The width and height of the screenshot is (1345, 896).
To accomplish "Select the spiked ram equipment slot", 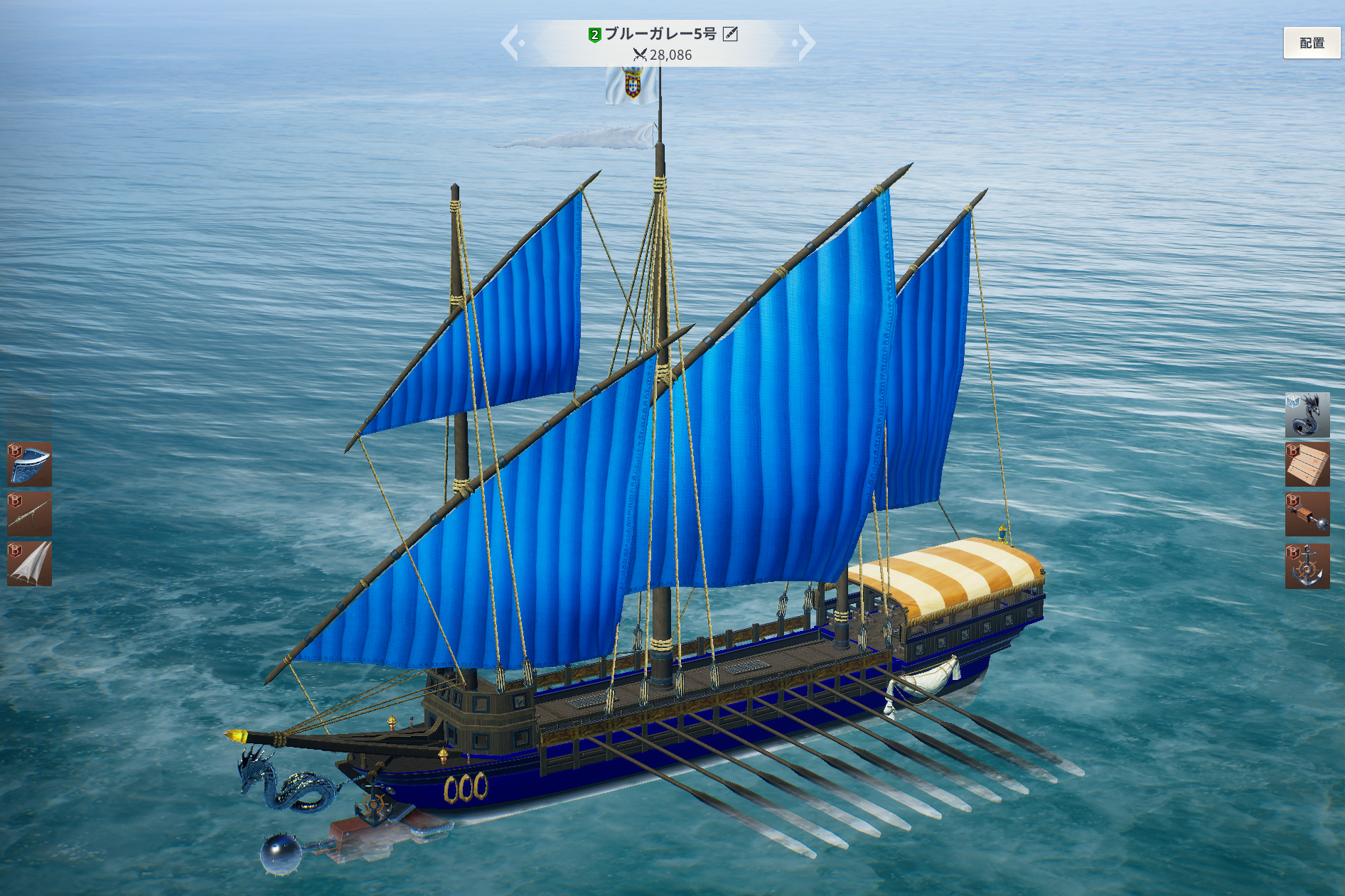I will tap(1307, 514).
